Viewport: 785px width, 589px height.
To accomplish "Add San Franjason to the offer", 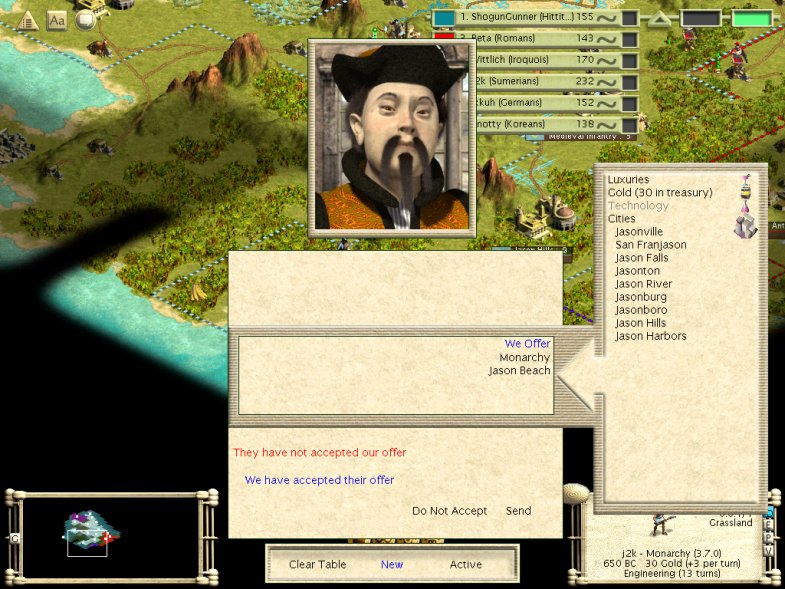I will [651, 245].
